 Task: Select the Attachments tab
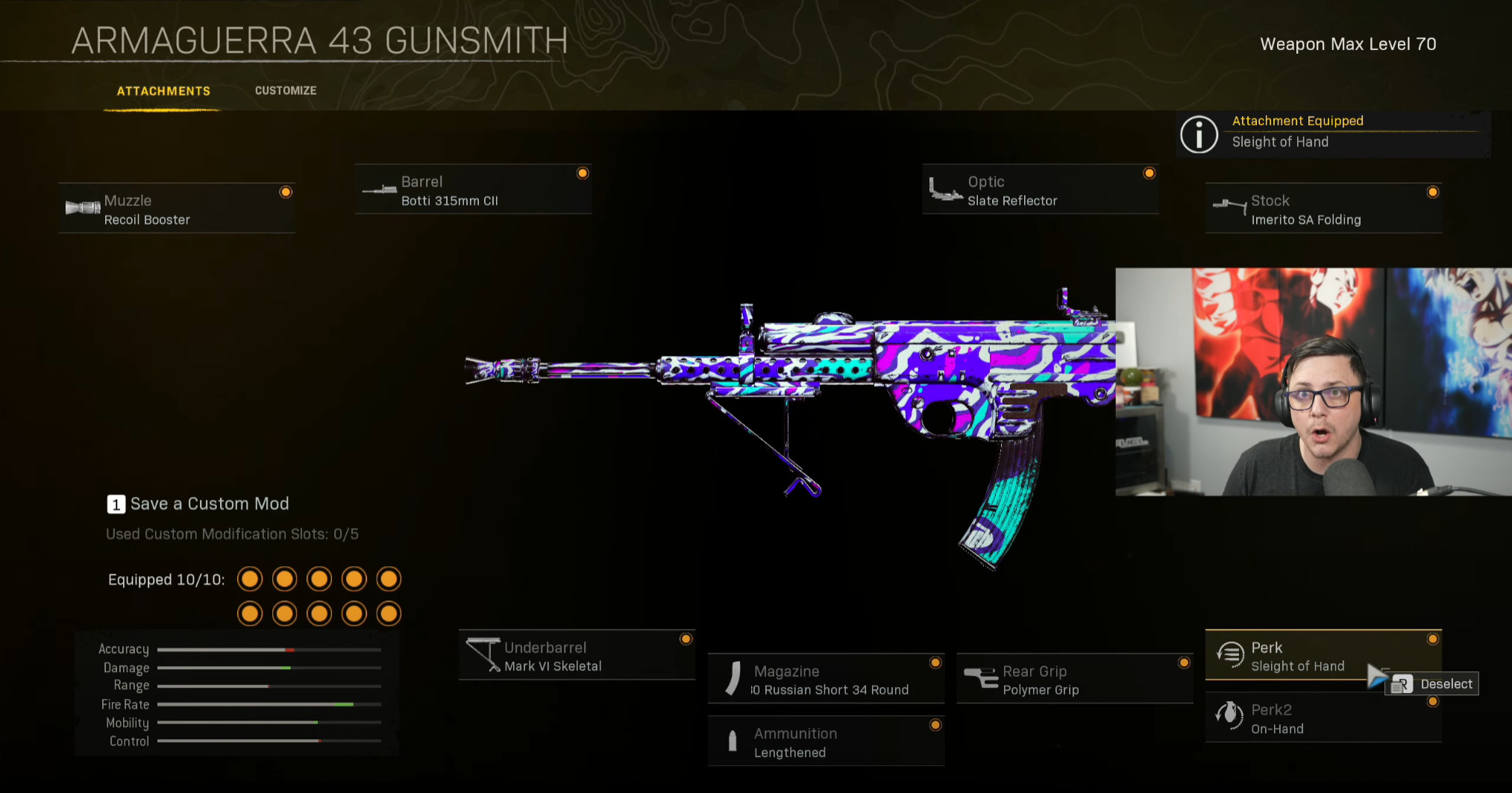click(x=163, y=91)
